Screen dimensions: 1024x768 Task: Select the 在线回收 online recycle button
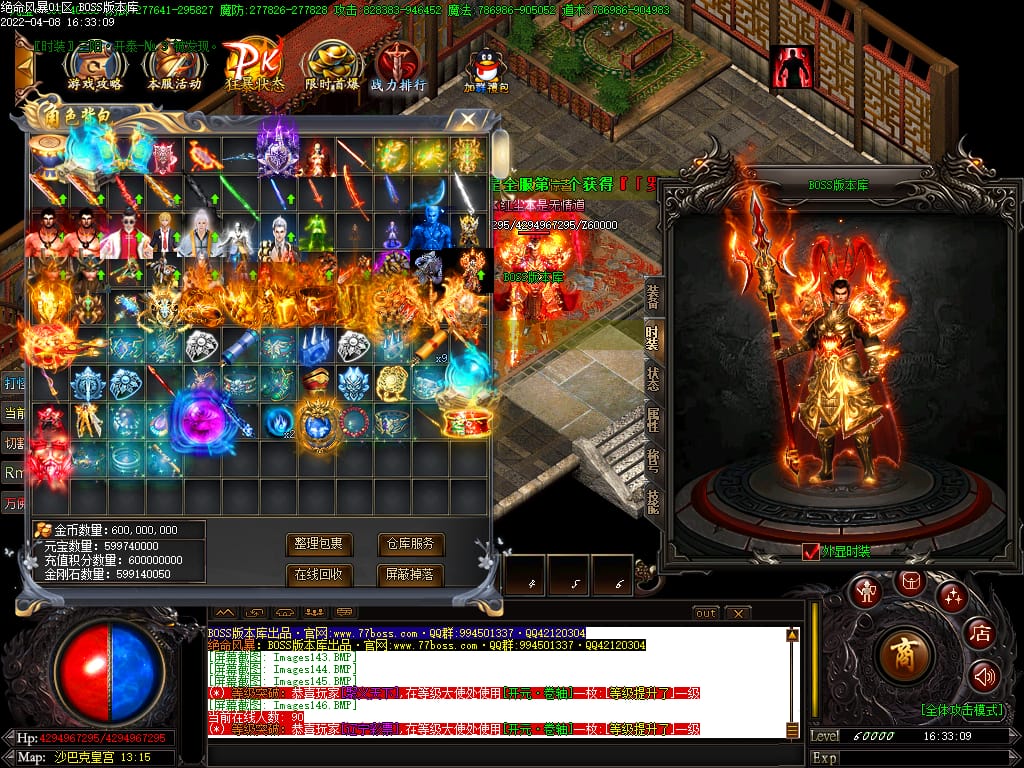(x=319, y=575)
